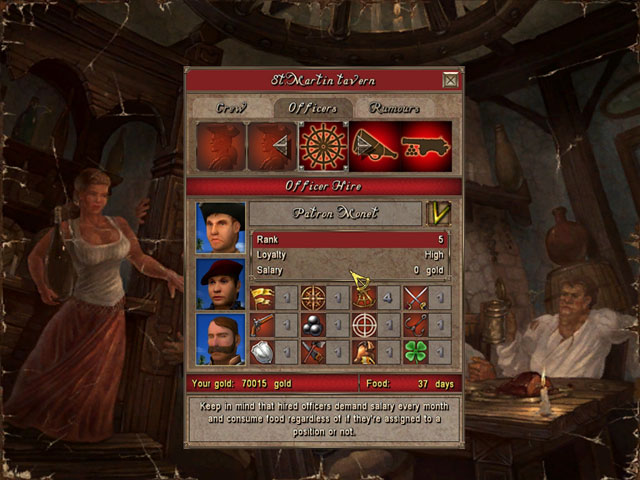Screen dimensions: 640x480
Task: Select the ship's wheel officer position icon
Action: tap(323, 146)
